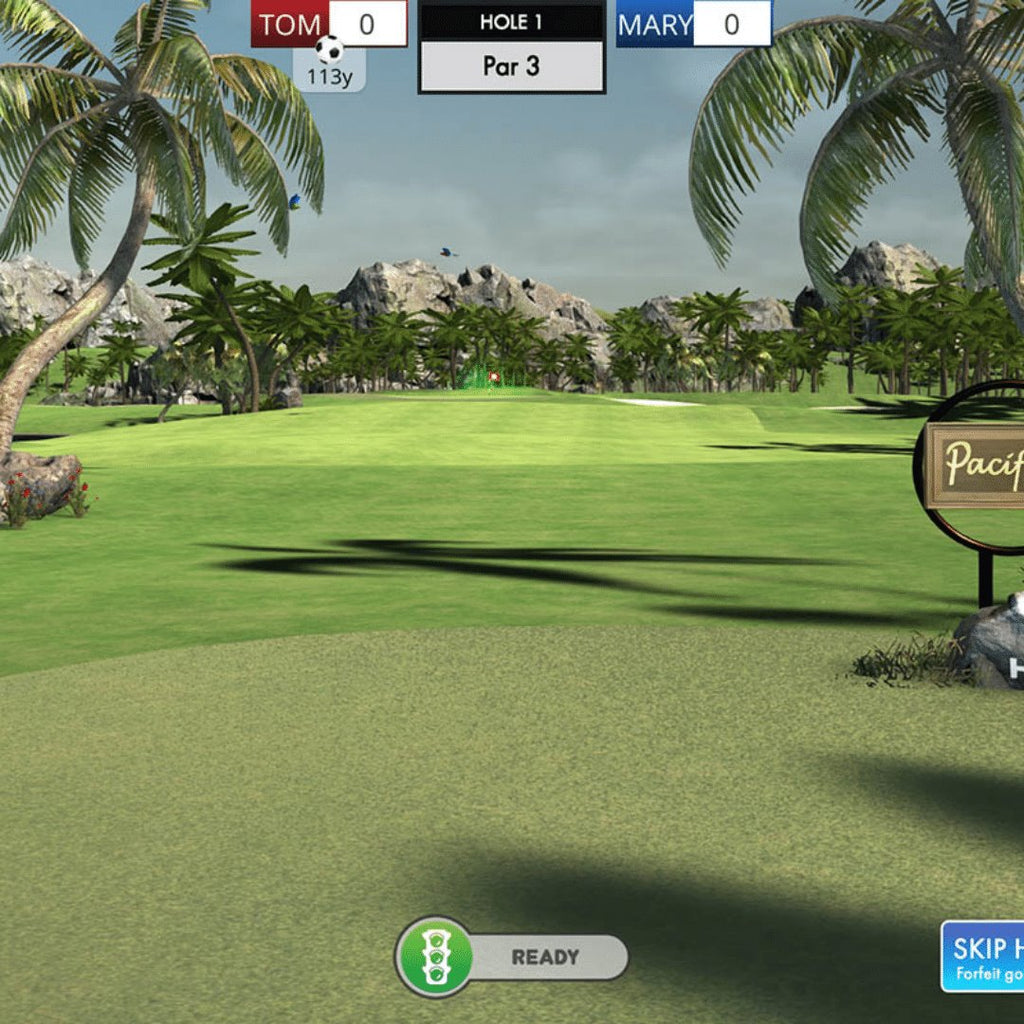Select the Hole 1 Par 3 panel
Image resolution: width=1024 pixels, height=1024 pixels.
click(x=512, y=47)
